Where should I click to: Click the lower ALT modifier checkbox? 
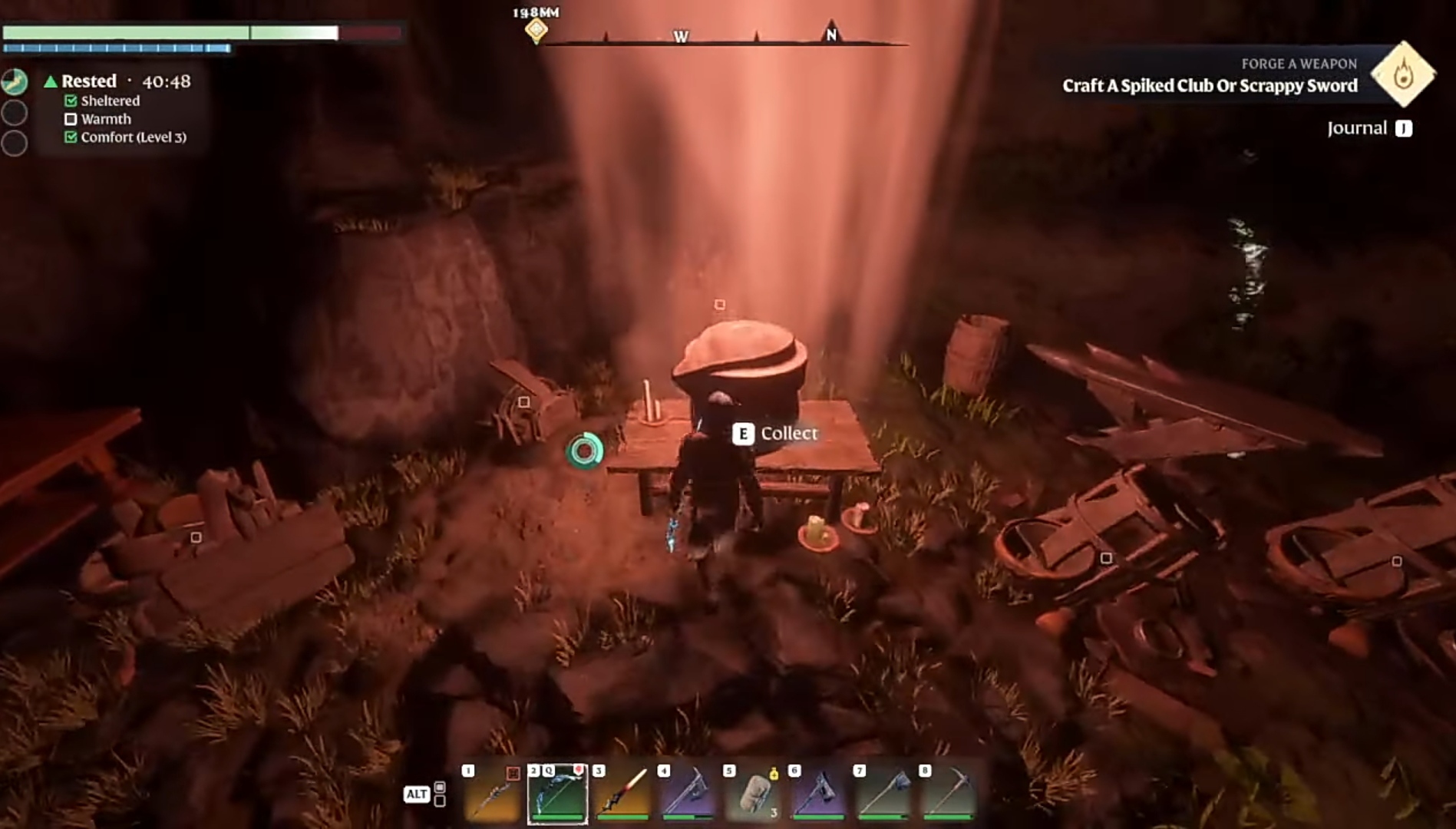tap(439, 801)
